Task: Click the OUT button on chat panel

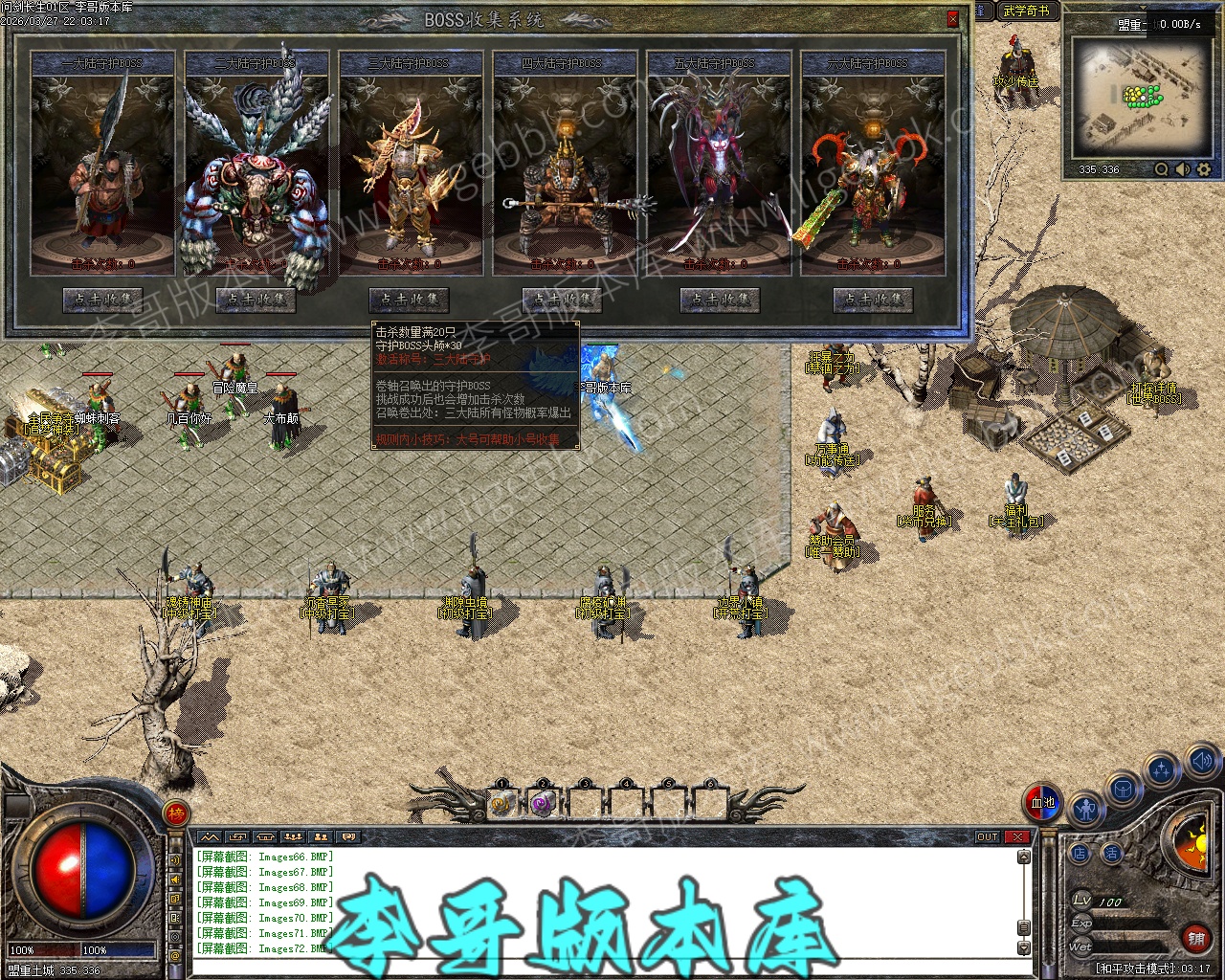Action: (988, 837)
